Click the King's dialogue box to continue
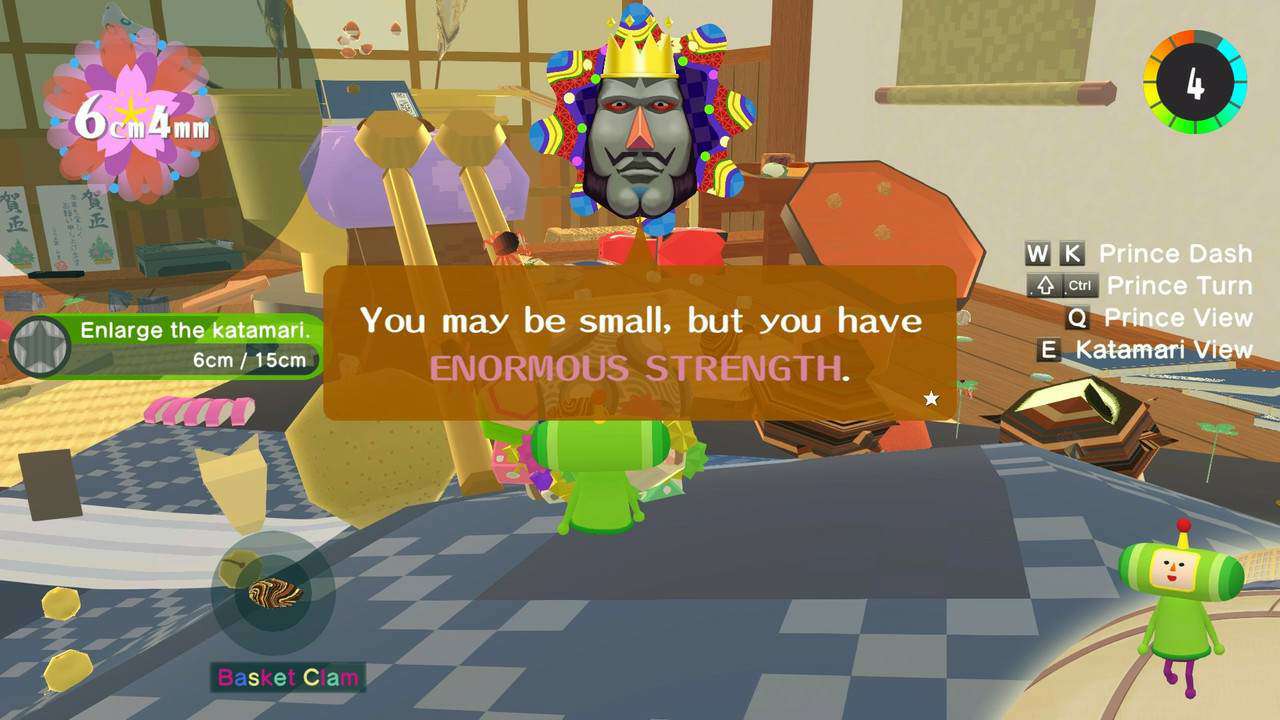 tap(640, 343)
